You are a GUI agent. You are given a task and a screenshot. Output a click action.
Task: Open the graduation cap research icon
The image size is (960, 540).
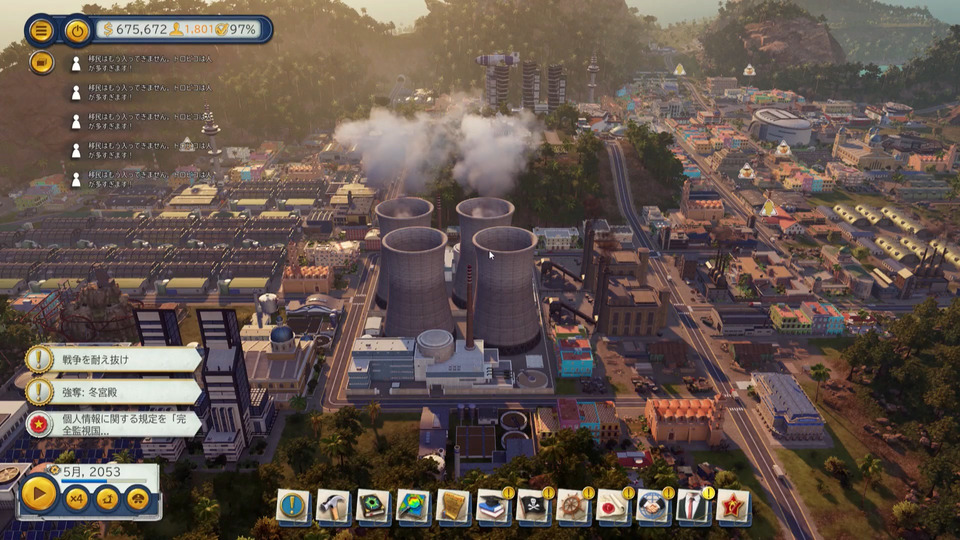(493, 506)
